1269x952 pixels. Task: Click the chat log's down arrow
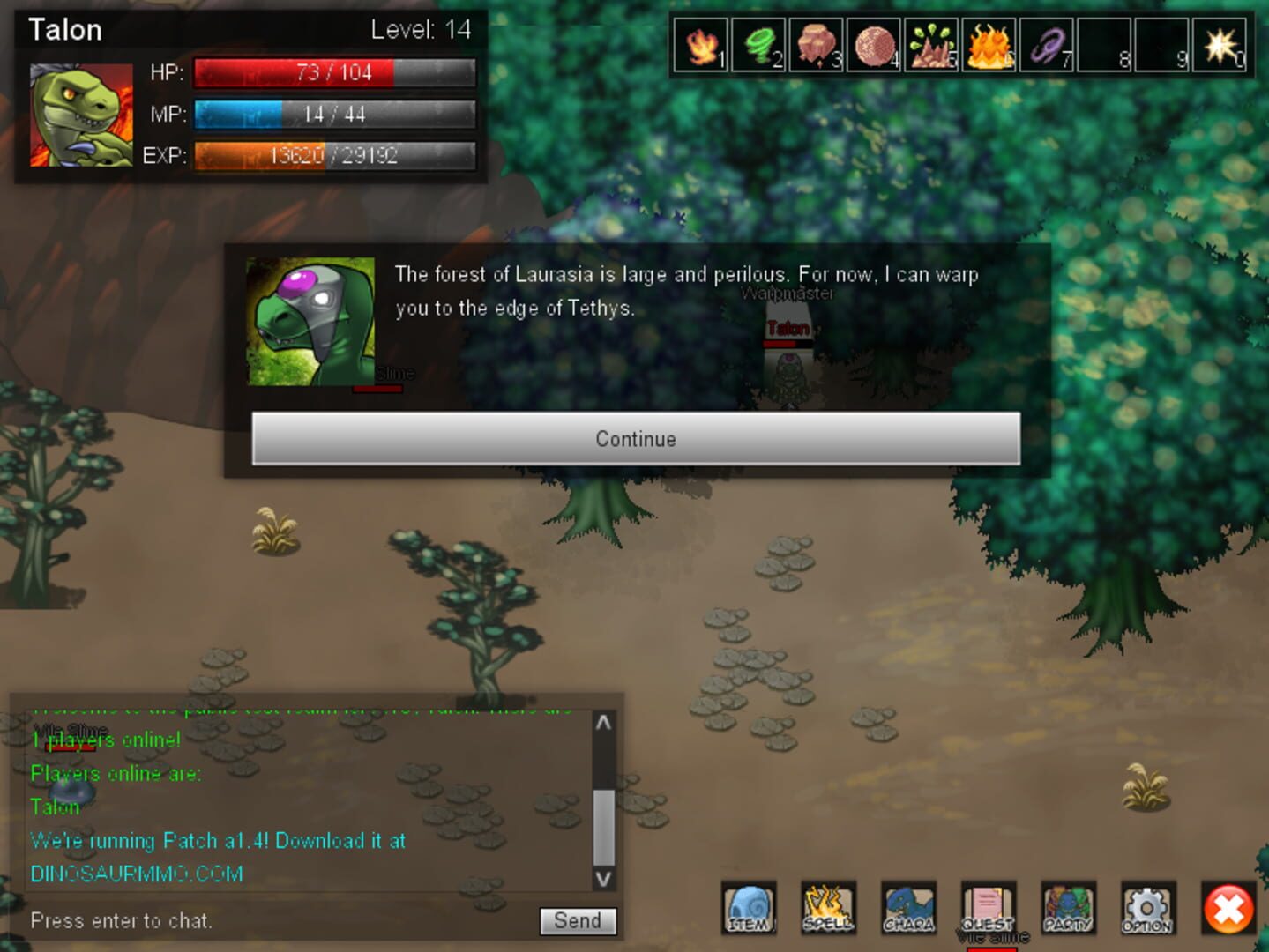tap(604, 878)
